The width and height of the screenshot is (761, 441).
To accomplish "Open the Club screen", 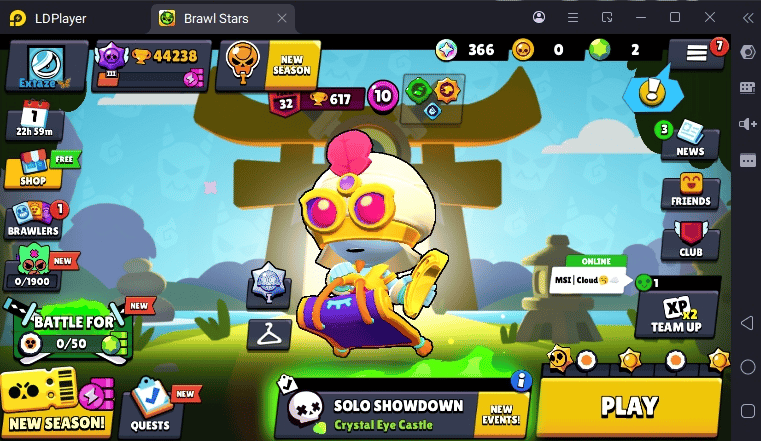I will pos(691,239).
